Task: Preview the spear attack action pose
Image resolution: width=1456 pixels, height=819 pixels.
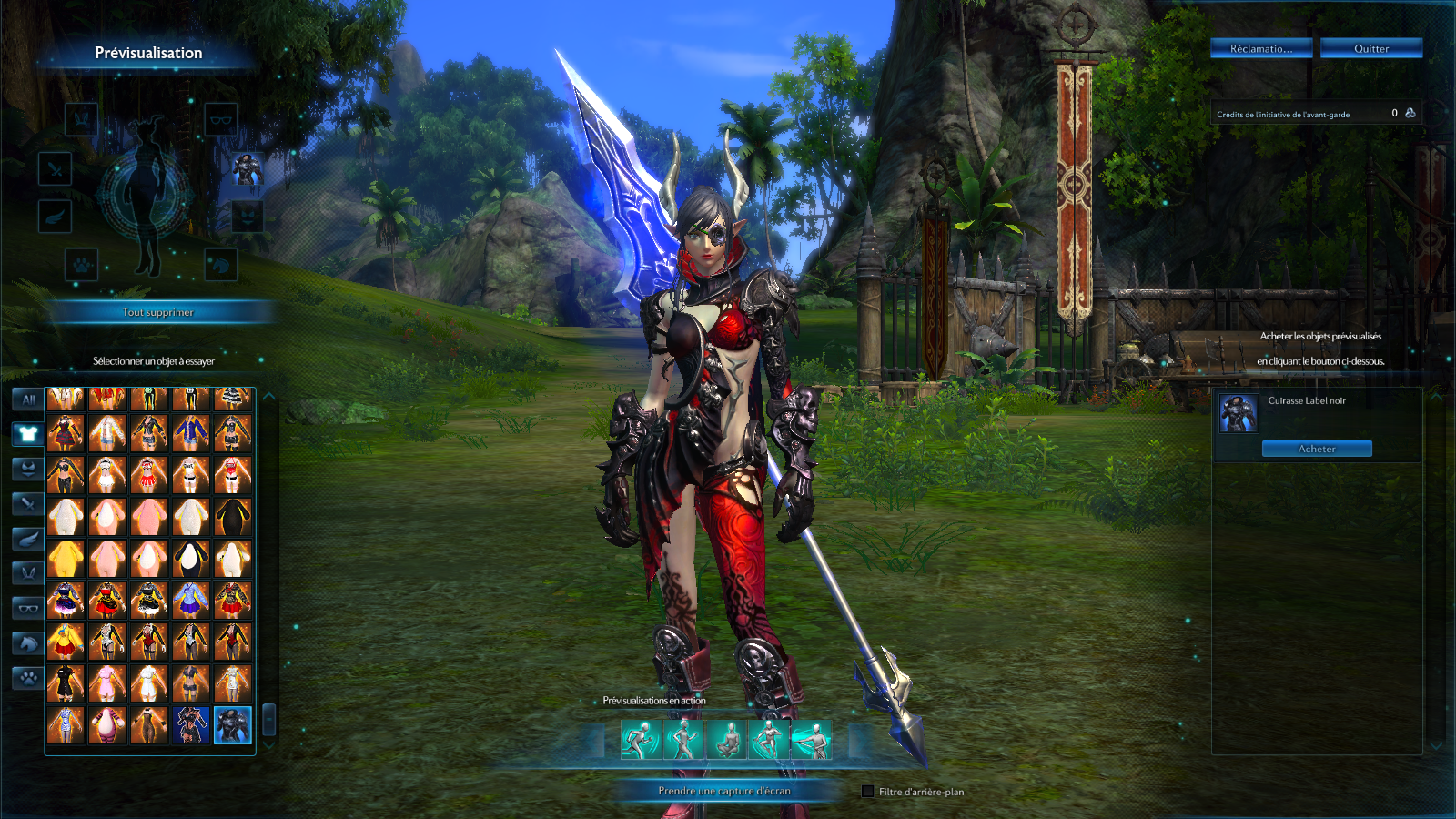Action: [811, 740]
